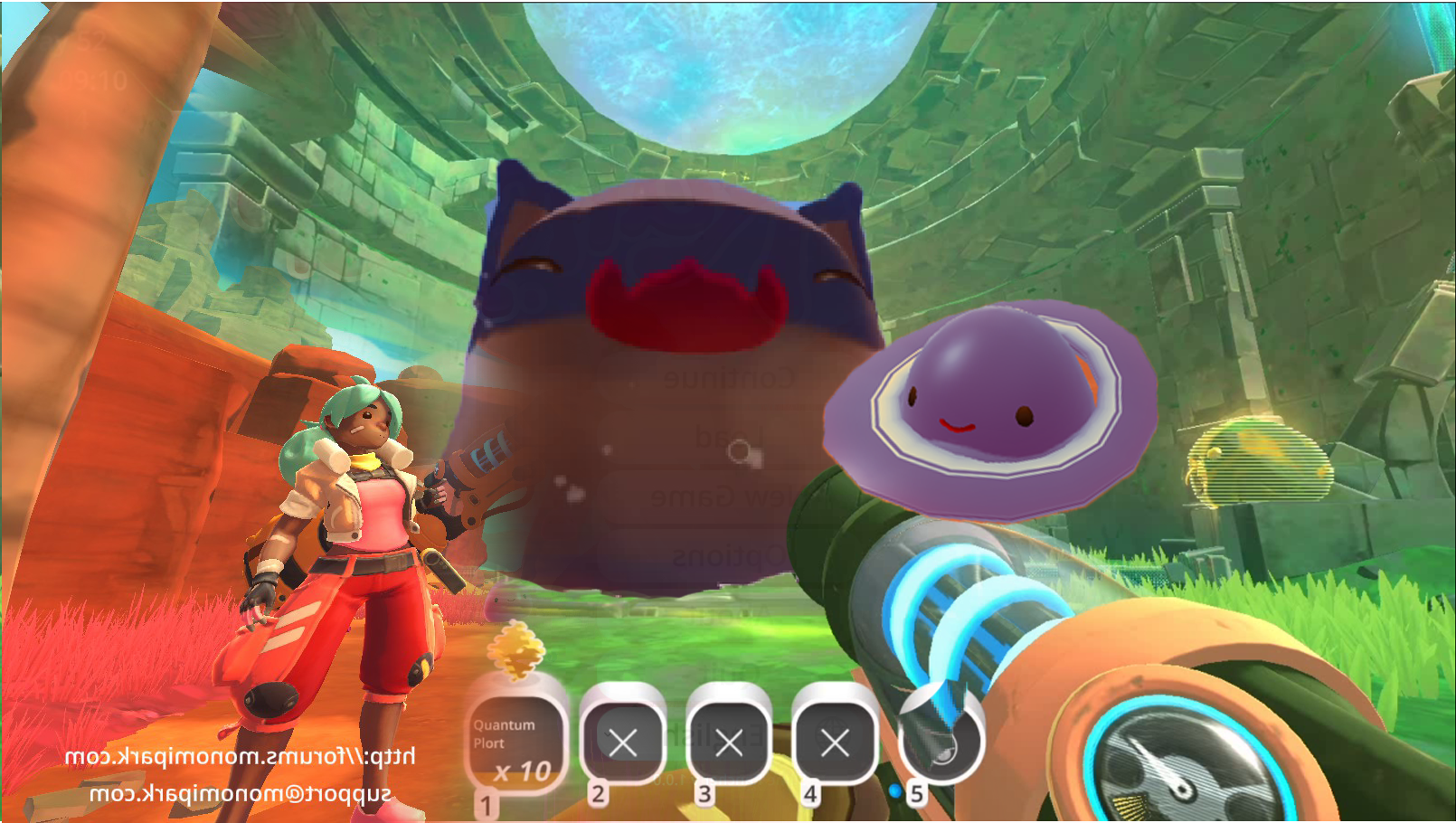Select empty vacpack slot number 2
Viewport: 1456px width, 823px height.
click(622, 743)
